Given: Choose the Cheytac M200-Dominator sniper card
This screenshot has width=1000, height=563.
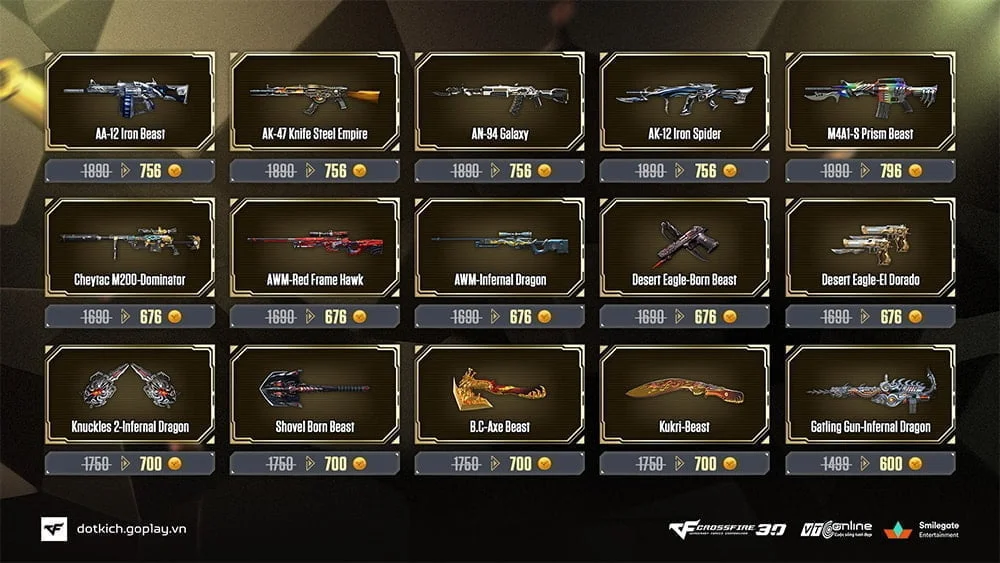Looking at the screenshot, I should (x=130, y=247).
